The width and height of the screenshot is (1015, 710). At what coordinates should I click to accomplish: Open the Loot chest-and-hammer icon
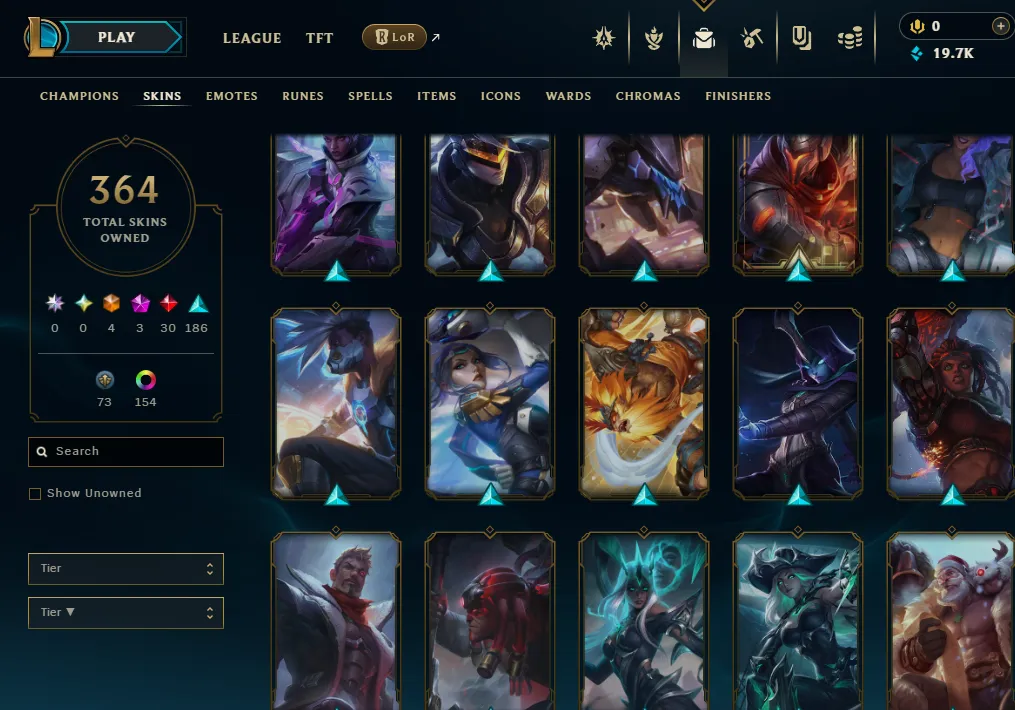[752, 39]
